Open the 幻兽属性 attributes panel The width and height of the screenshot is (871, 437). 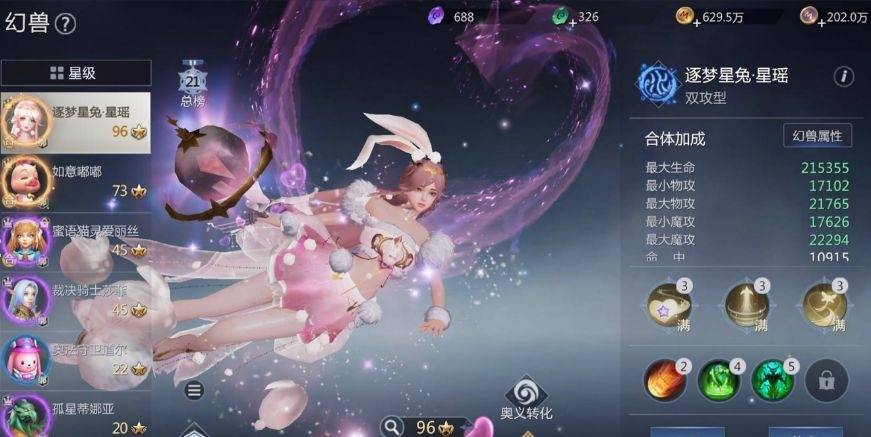pyautogui.click(x=817, y=137)
